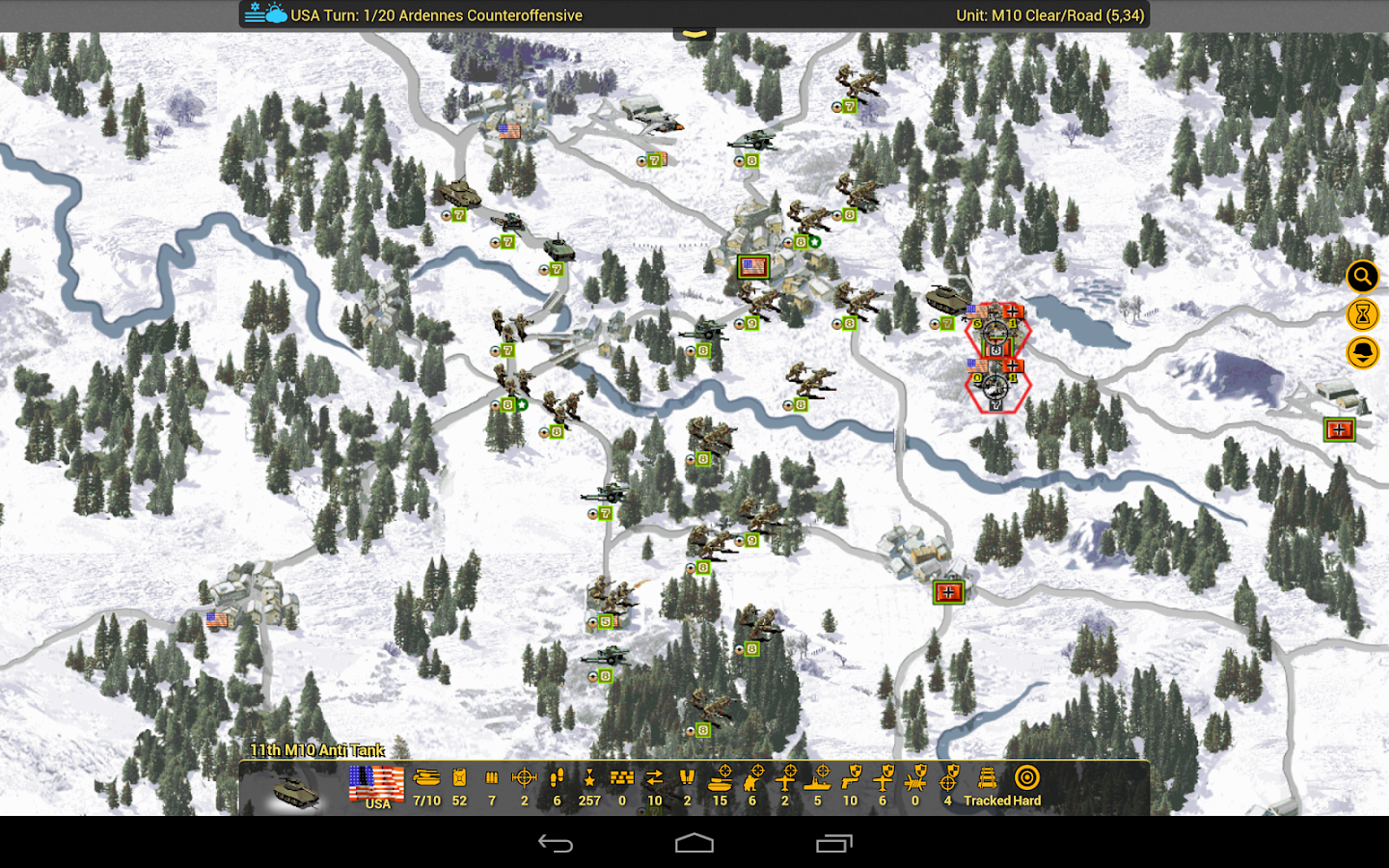Attack the upper red-hexagon enemy target

[x=997, y=332]
